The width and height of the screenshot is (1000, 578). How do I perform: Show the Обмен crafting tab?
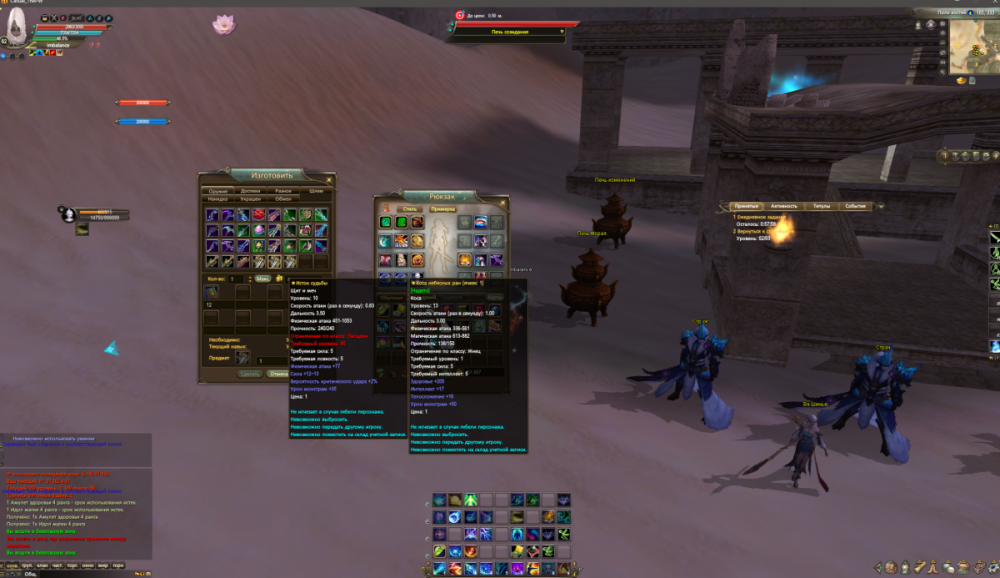click(284, 199)
